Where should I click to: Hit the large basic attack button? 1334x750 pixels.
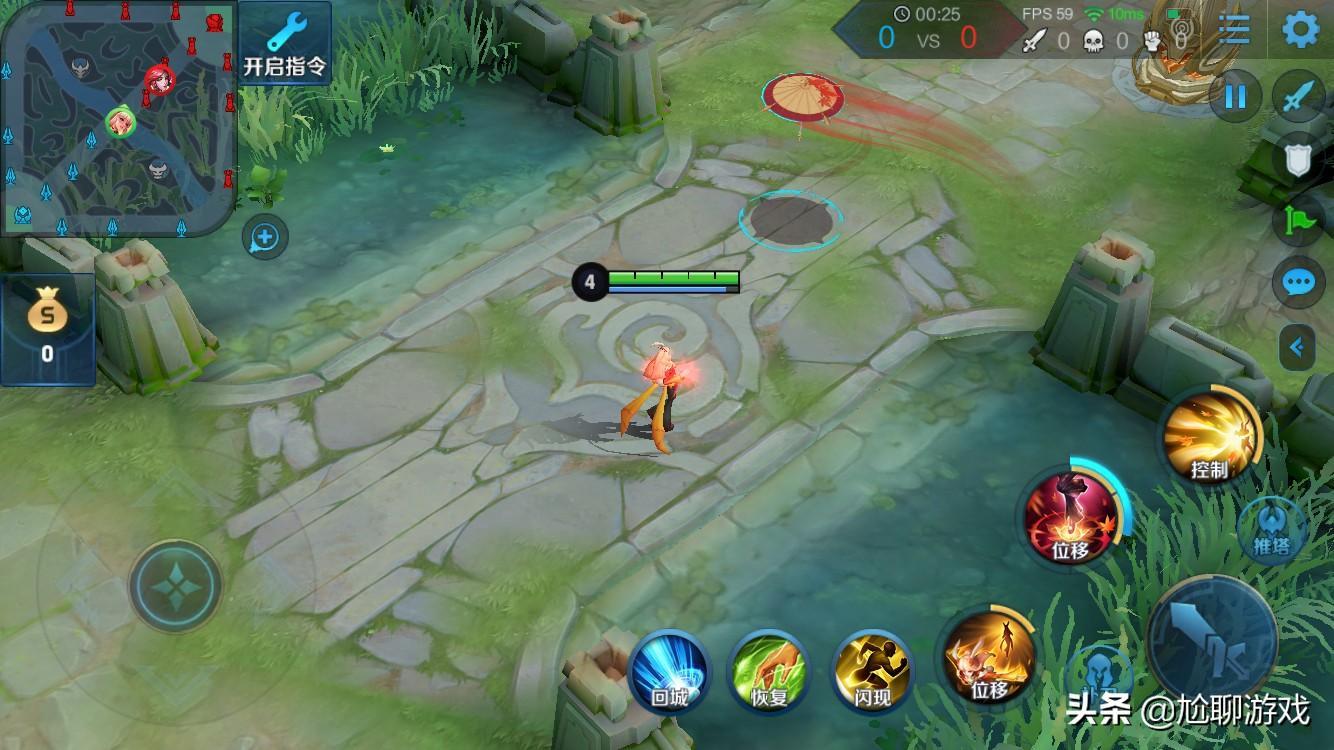1211,638
